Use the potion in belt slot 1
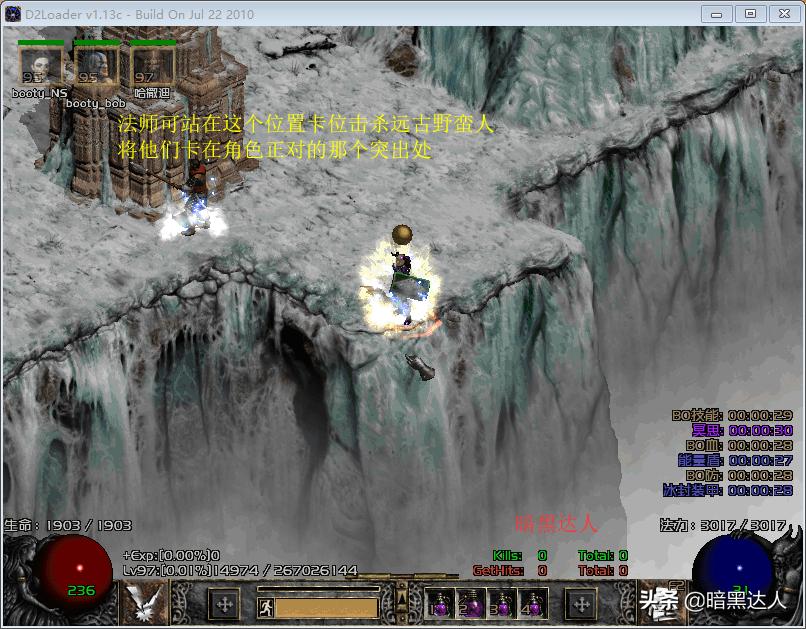 point(441,604)
